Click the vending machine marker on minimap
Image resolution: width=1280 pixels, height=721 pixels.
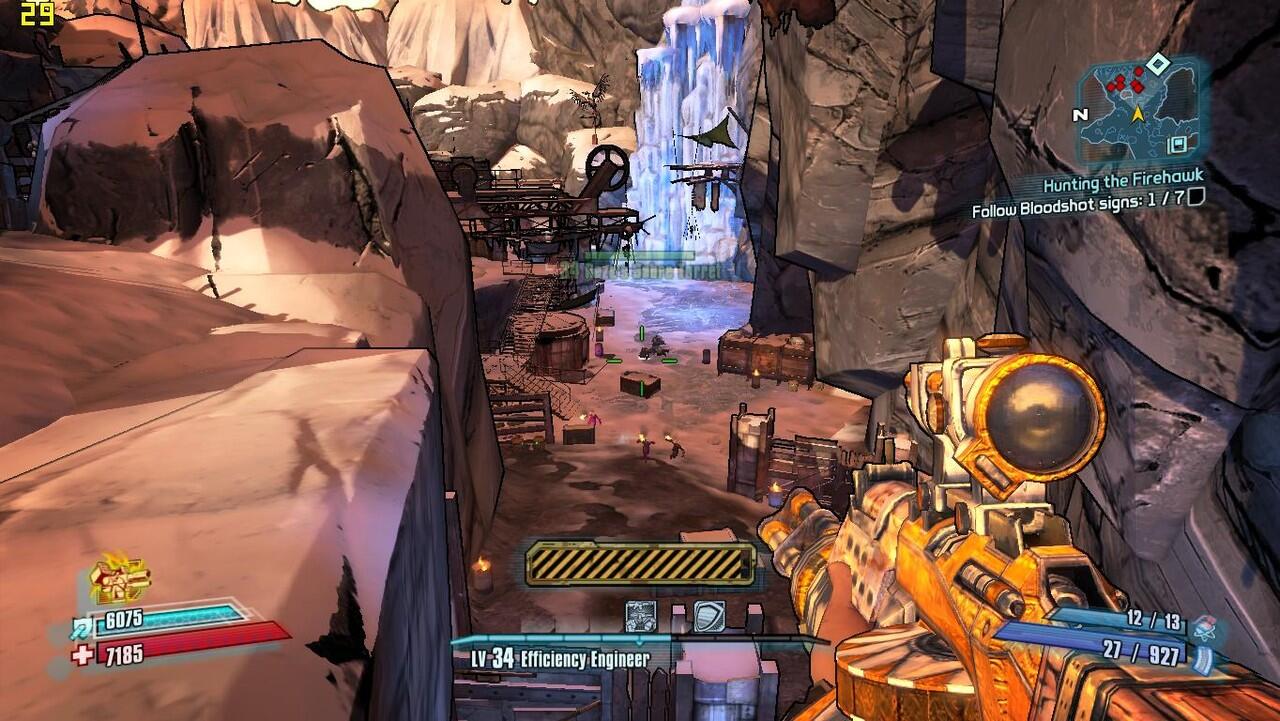coord(1180,145)
